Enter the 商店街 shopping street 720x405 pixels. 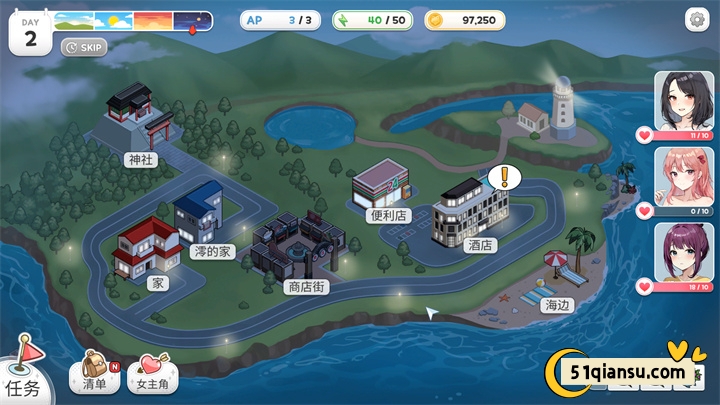300,250
